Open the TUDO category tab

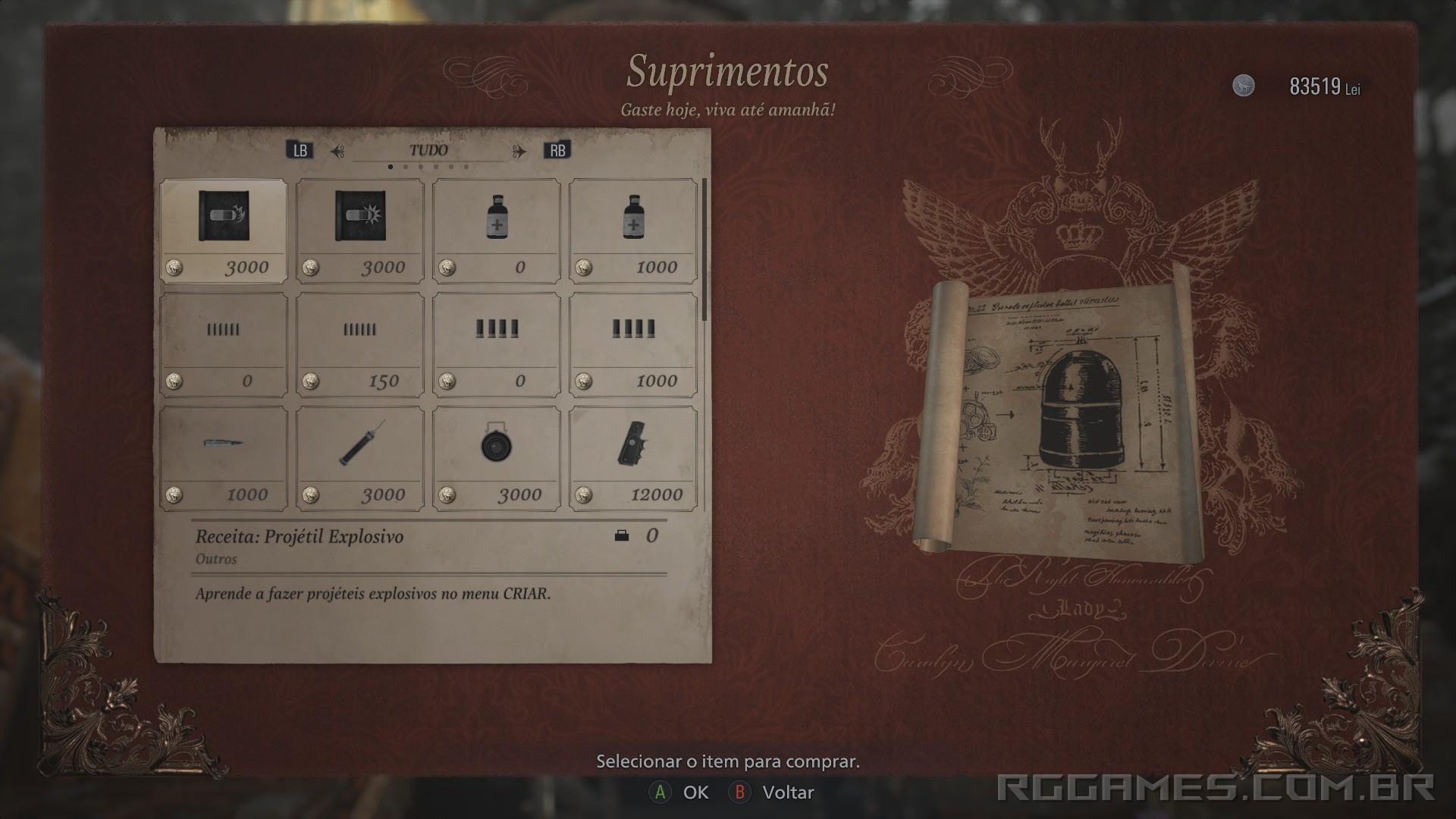click(428, 149)
